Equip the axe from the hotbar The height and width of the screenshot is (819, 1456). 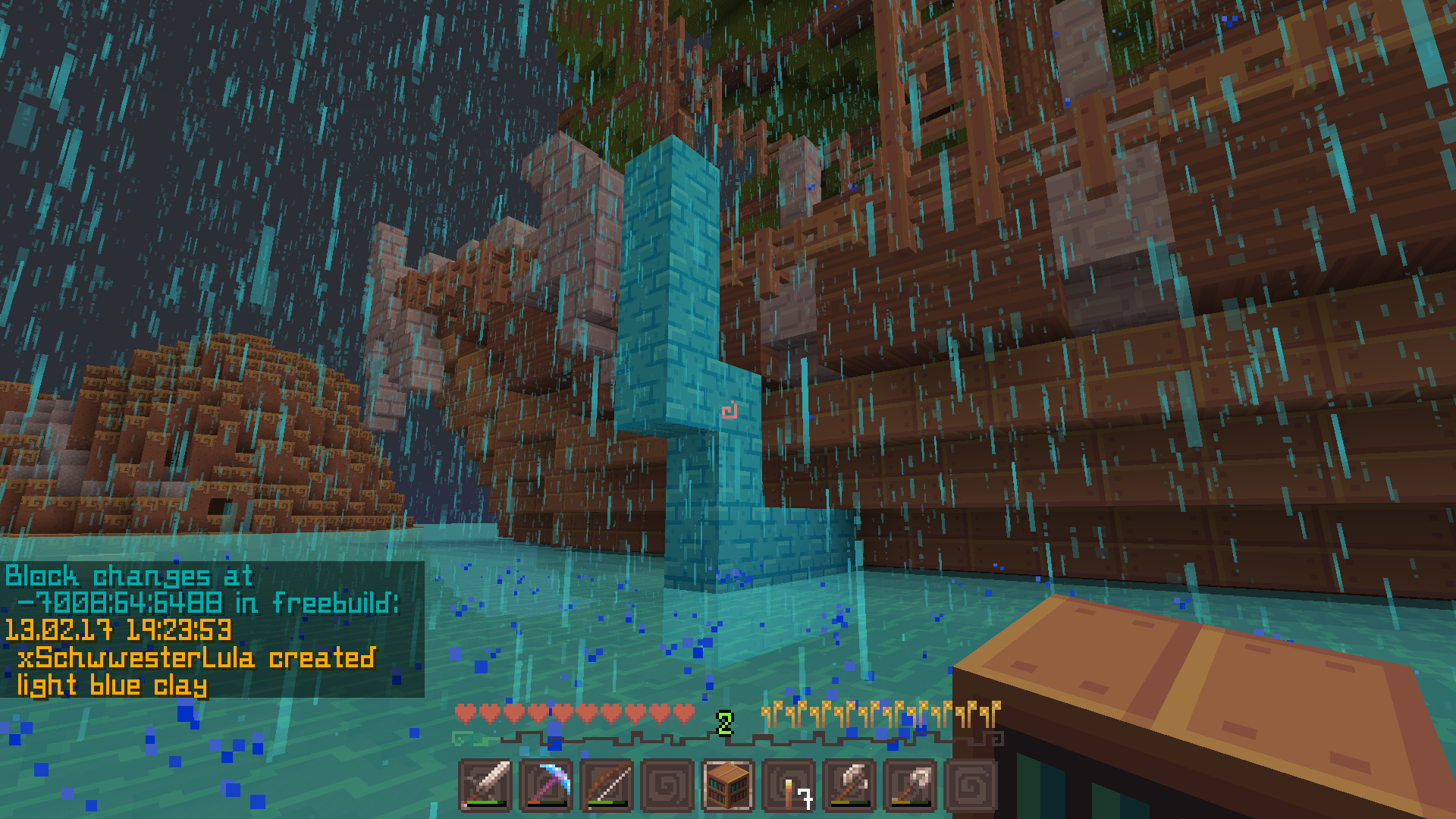pyautogui.click(x=849, y=785)
